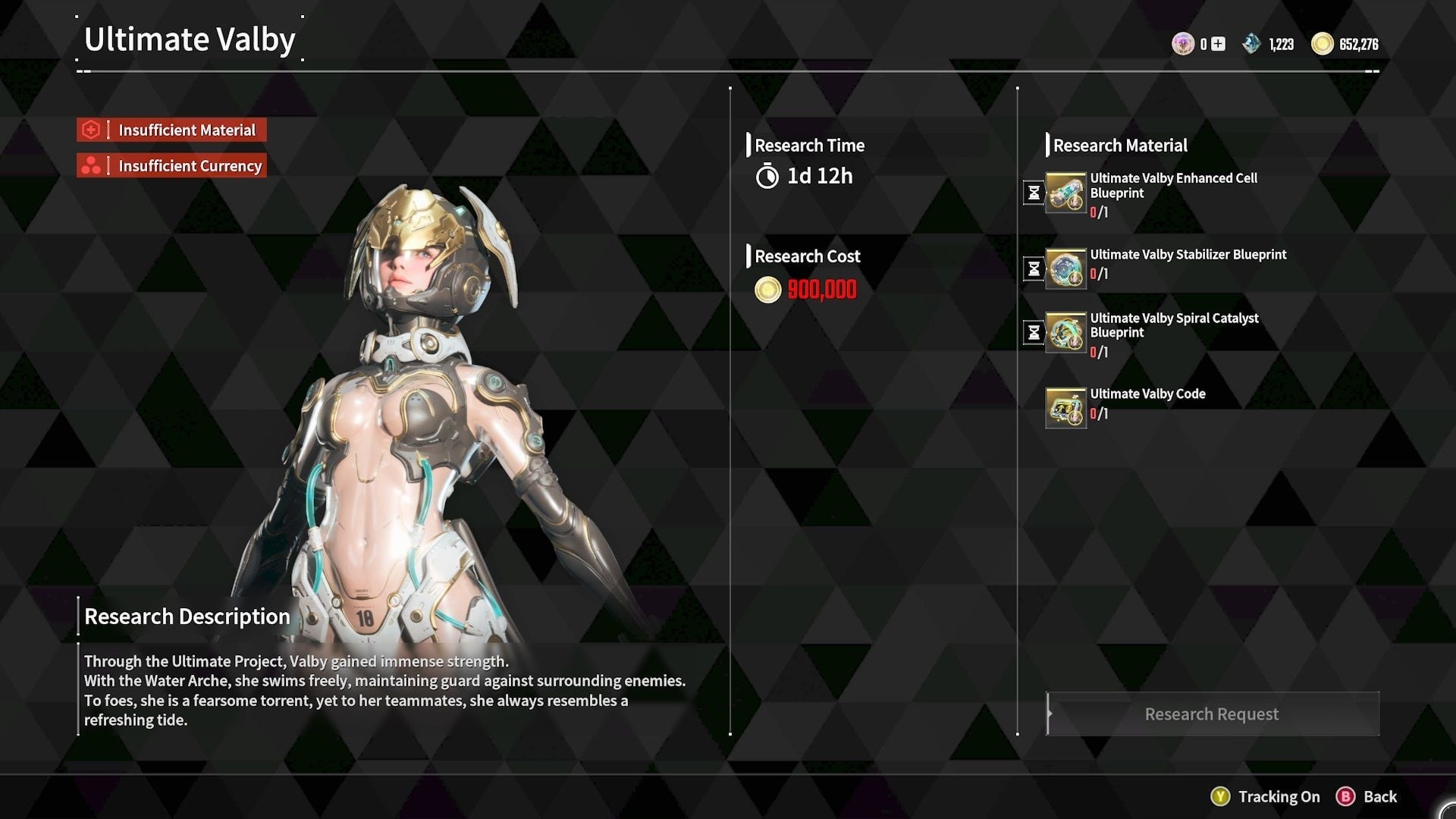Image resolution: width=1456 pixels, height=819 pixels.
Task: Select the gold coin balance icon
Action: click(x=1322, y=44)
